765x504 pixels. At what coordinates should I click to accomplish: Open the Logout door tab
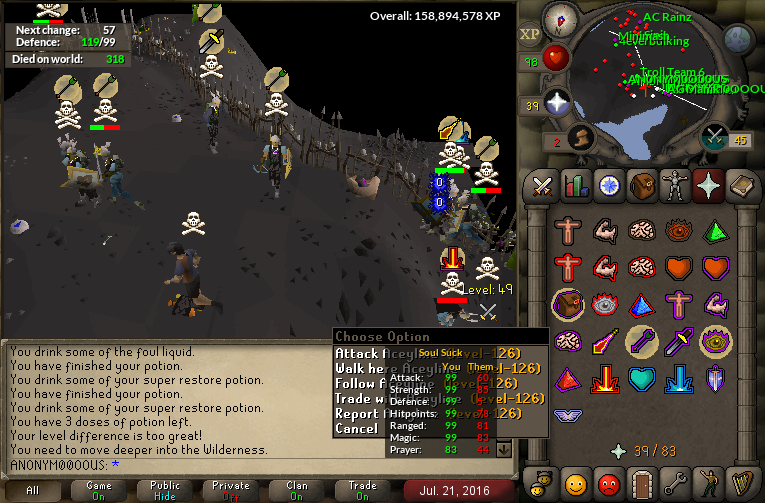(641, 483)
